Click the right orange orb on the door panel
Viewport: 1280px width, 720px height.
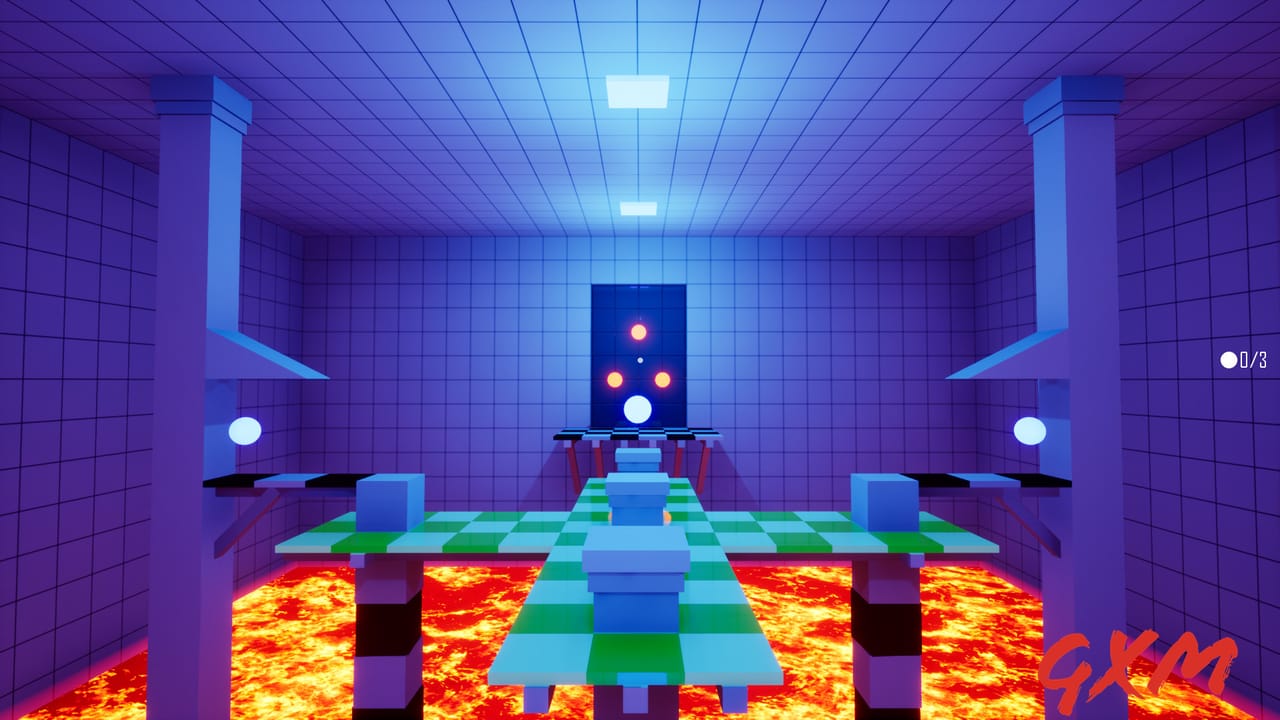point(664,380)
